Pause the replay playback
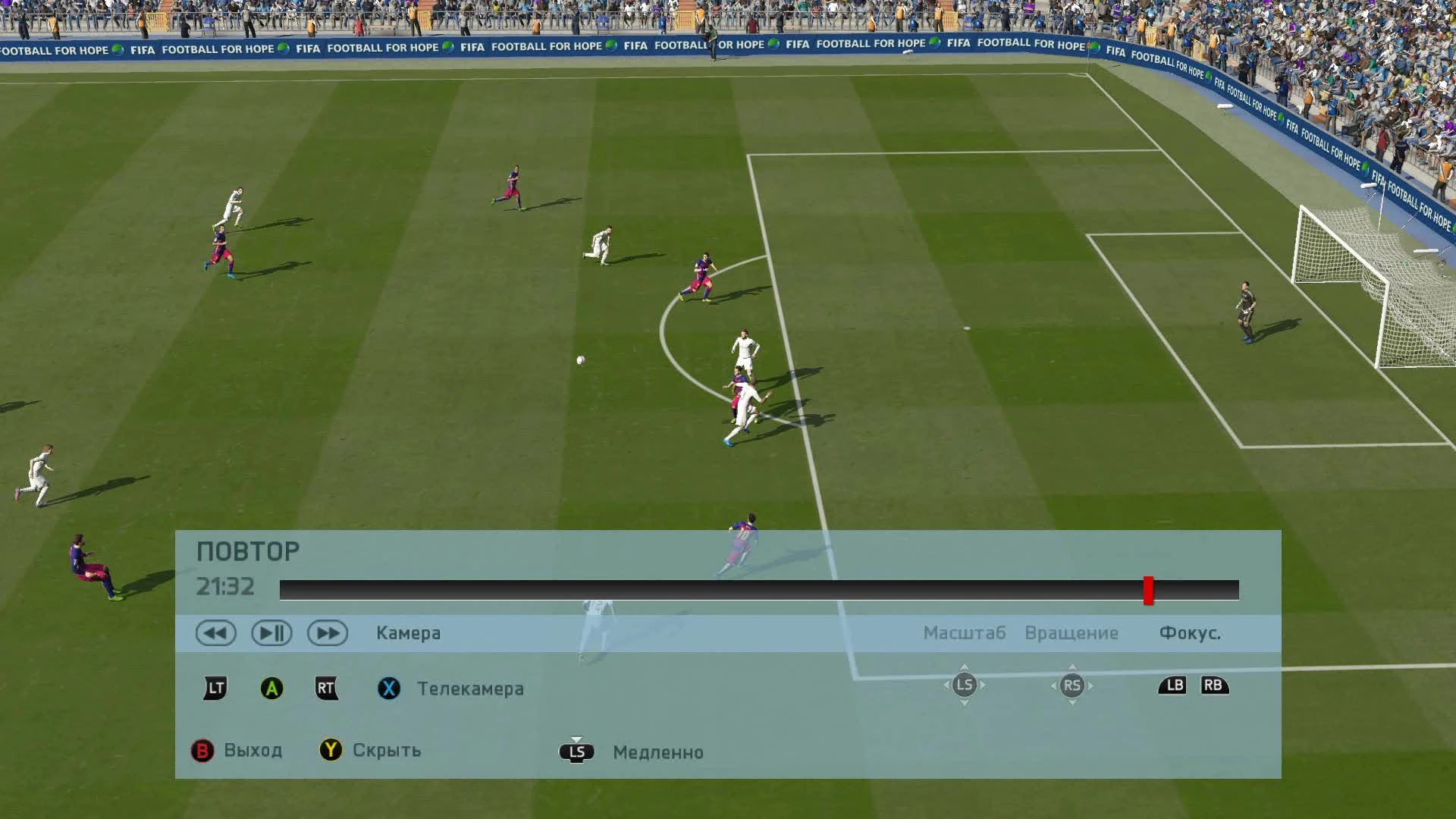 pyautogui.click(x=273, y=633)
